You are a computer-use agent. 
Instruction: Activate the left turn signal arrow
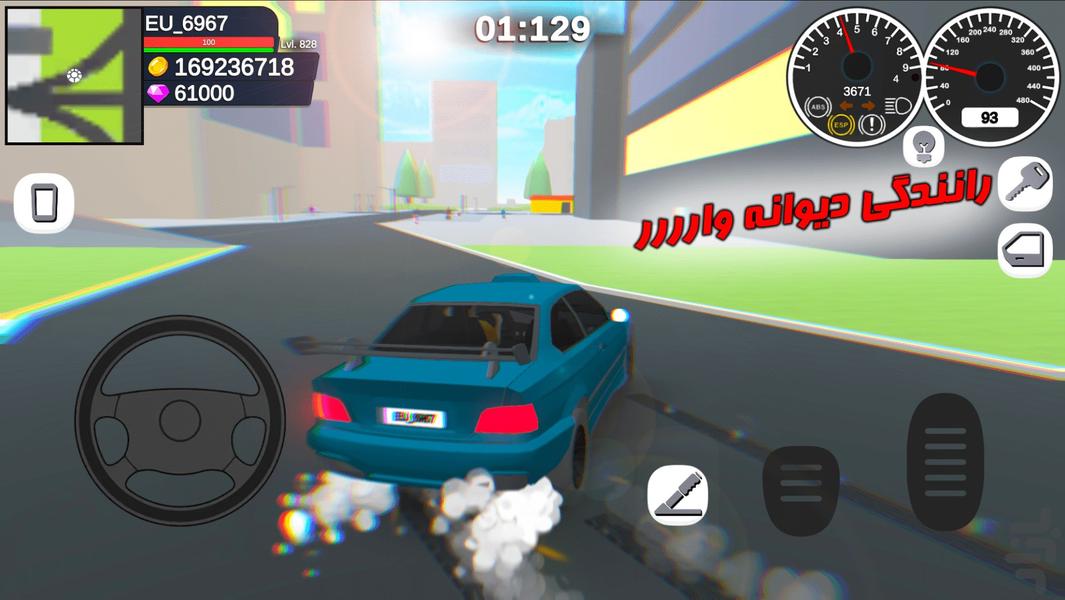(x=845, y=105)
